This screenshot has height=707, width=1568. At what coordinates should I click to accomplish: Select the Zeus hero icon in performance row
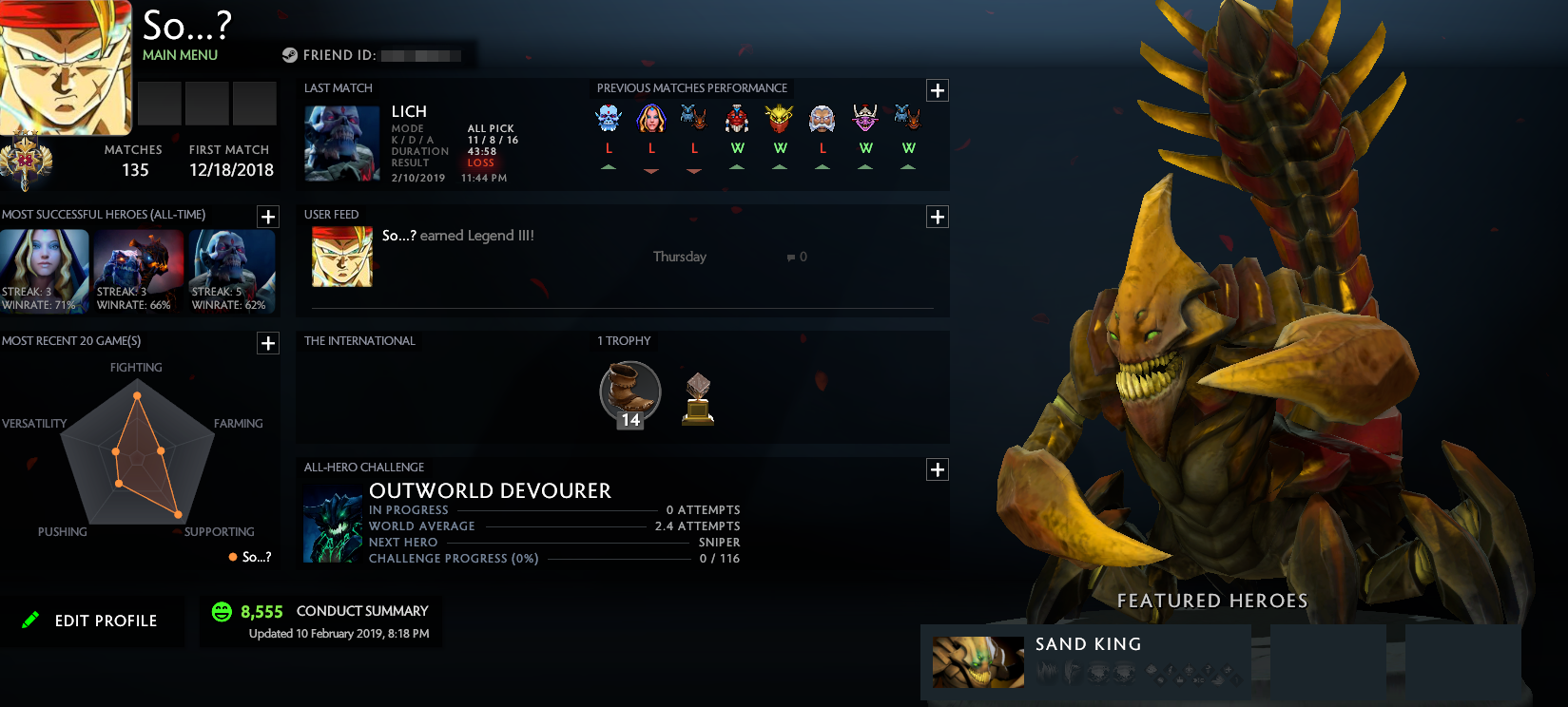coord(823,119)
